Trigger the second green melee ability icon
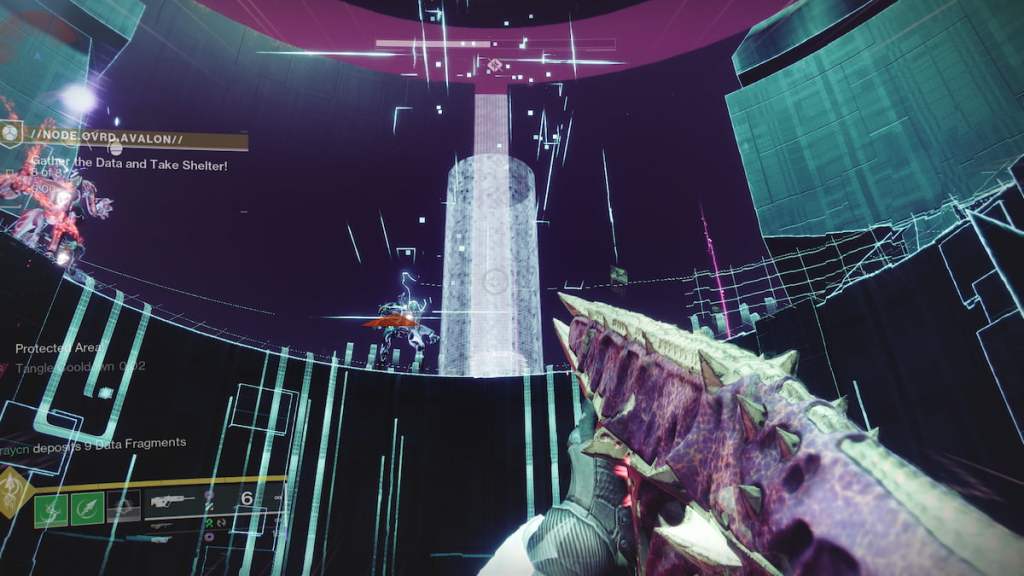The width and height of the screenshot is (1024, 576). [87, 507]
